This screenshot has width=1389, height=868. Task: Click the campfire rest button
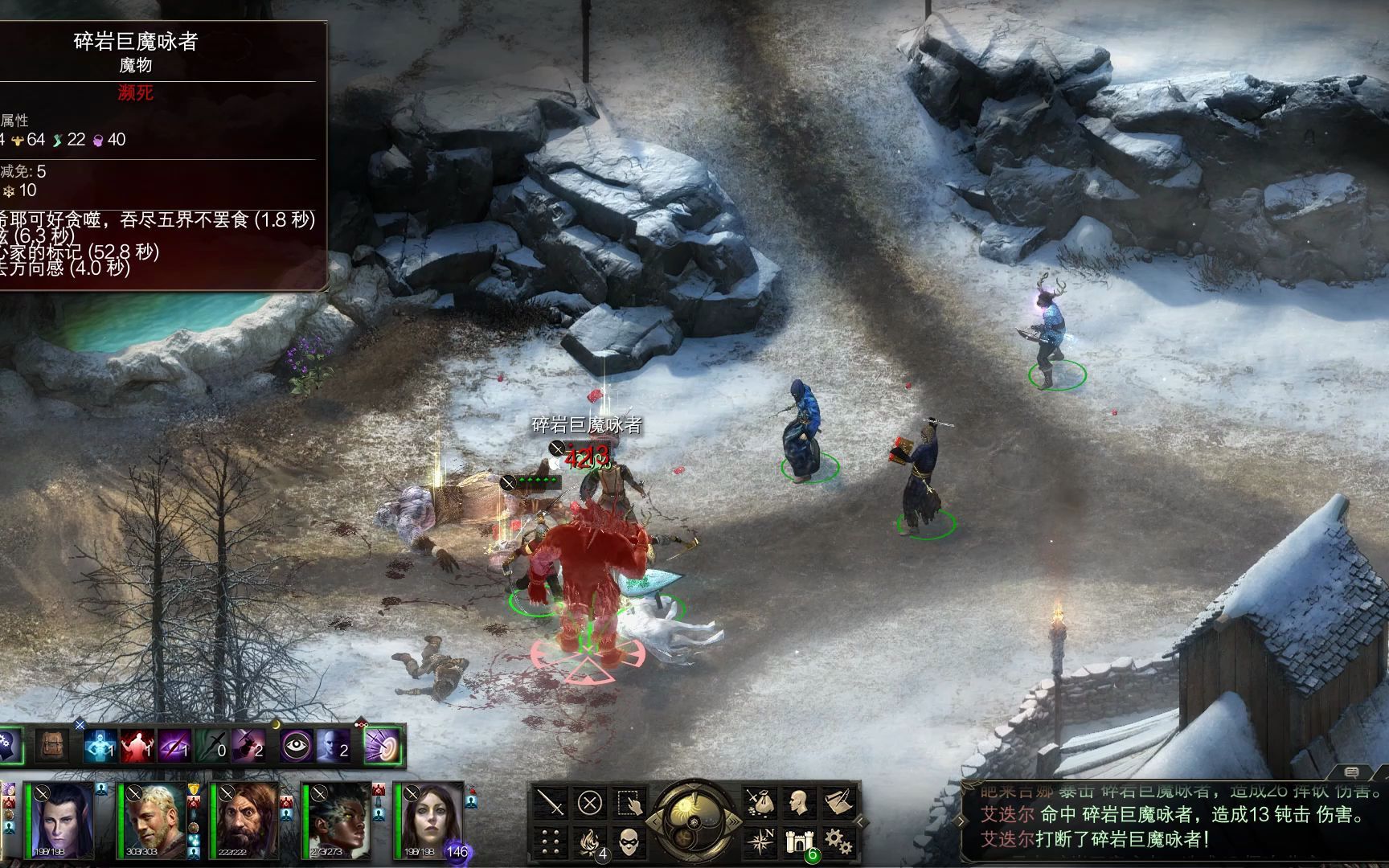click(x=592, y=841)
